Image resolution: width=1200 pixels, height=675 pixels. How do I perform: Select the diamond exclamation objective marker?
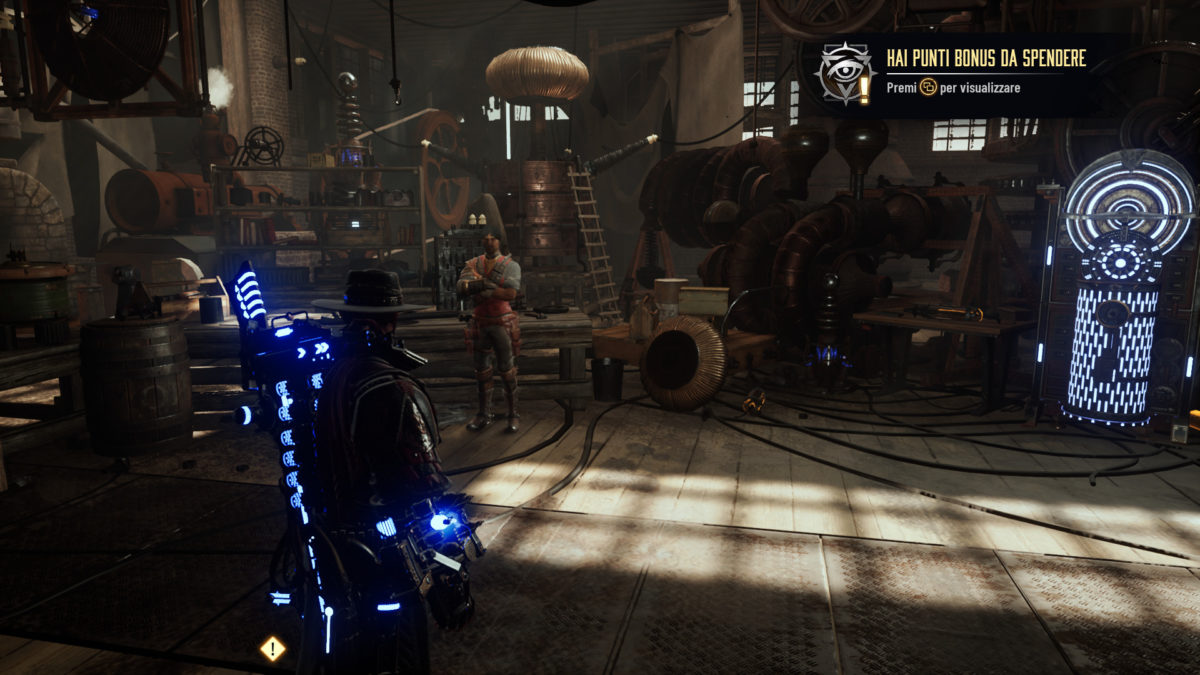pyautogui.click(x=272, y=648)
